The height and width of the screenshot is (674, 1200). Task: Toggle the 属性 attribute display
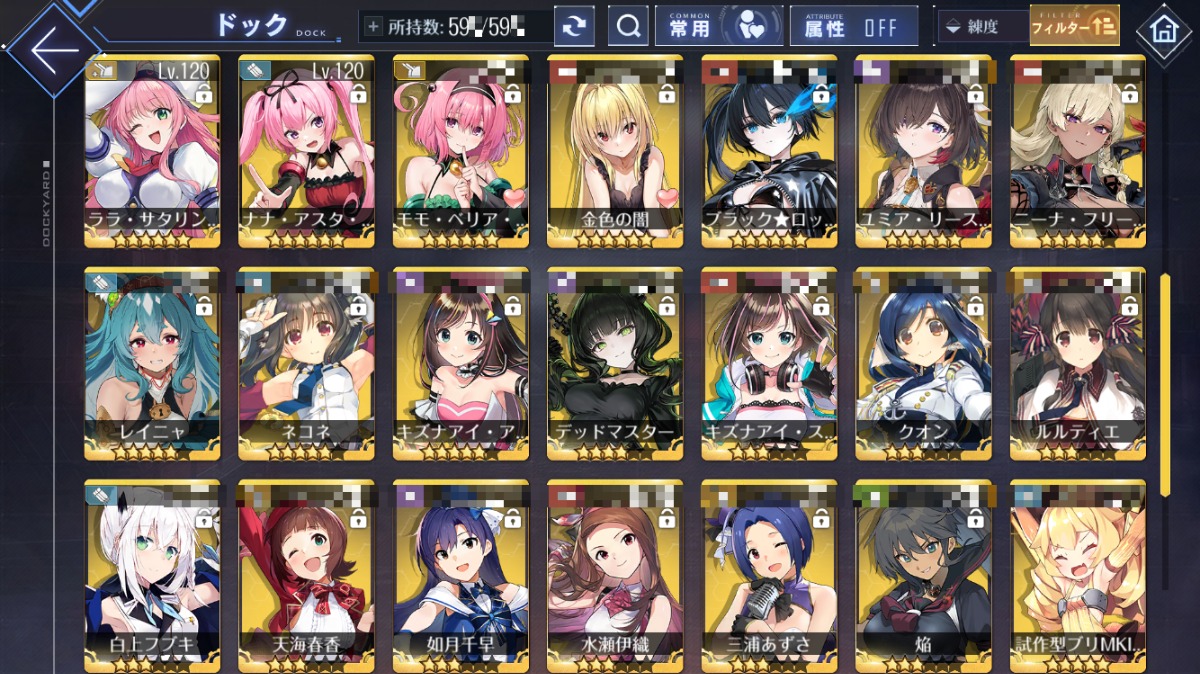(853, 27)
